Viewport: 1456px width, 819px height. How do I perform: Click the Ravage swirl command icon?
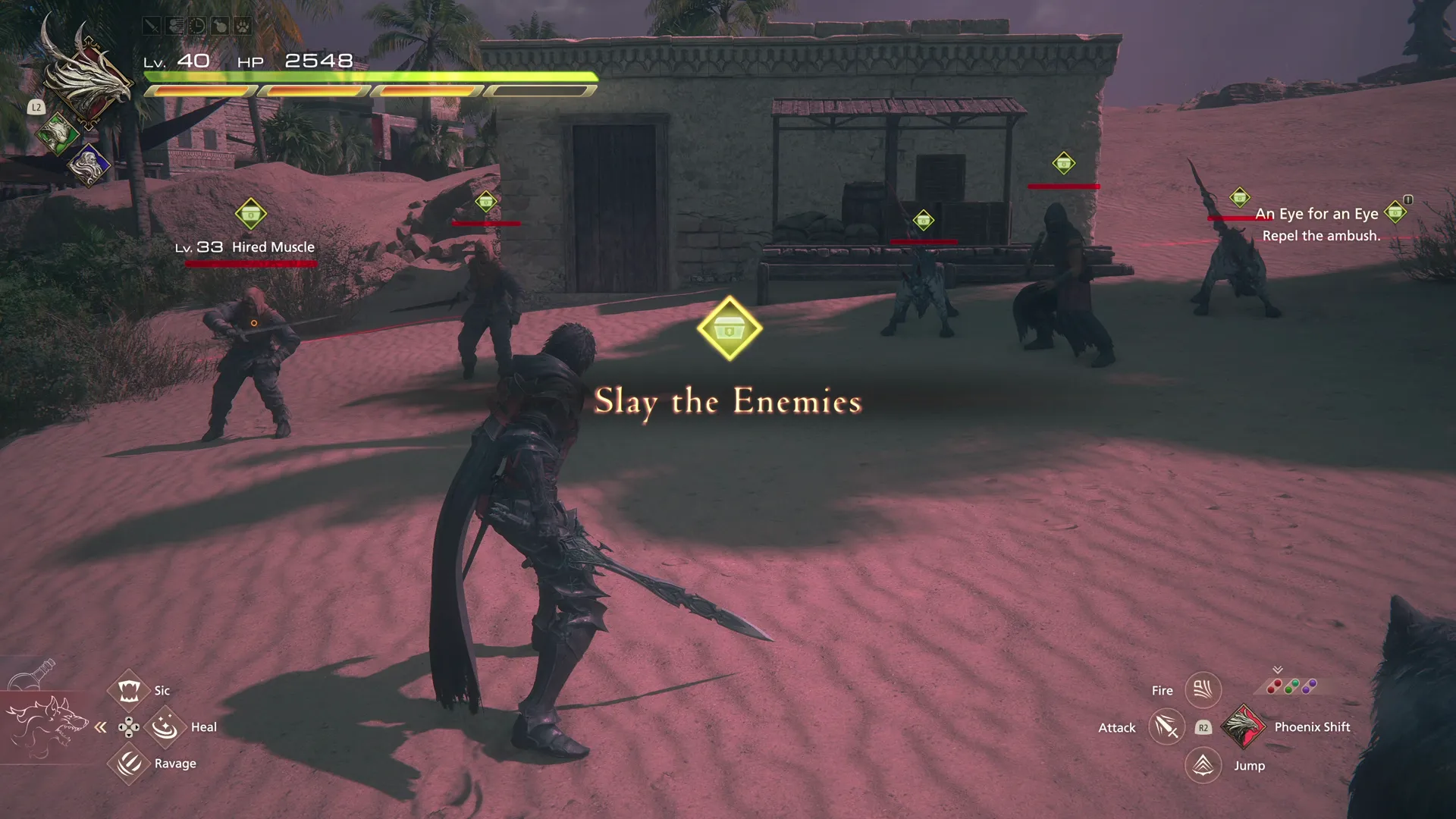[129, 764]
